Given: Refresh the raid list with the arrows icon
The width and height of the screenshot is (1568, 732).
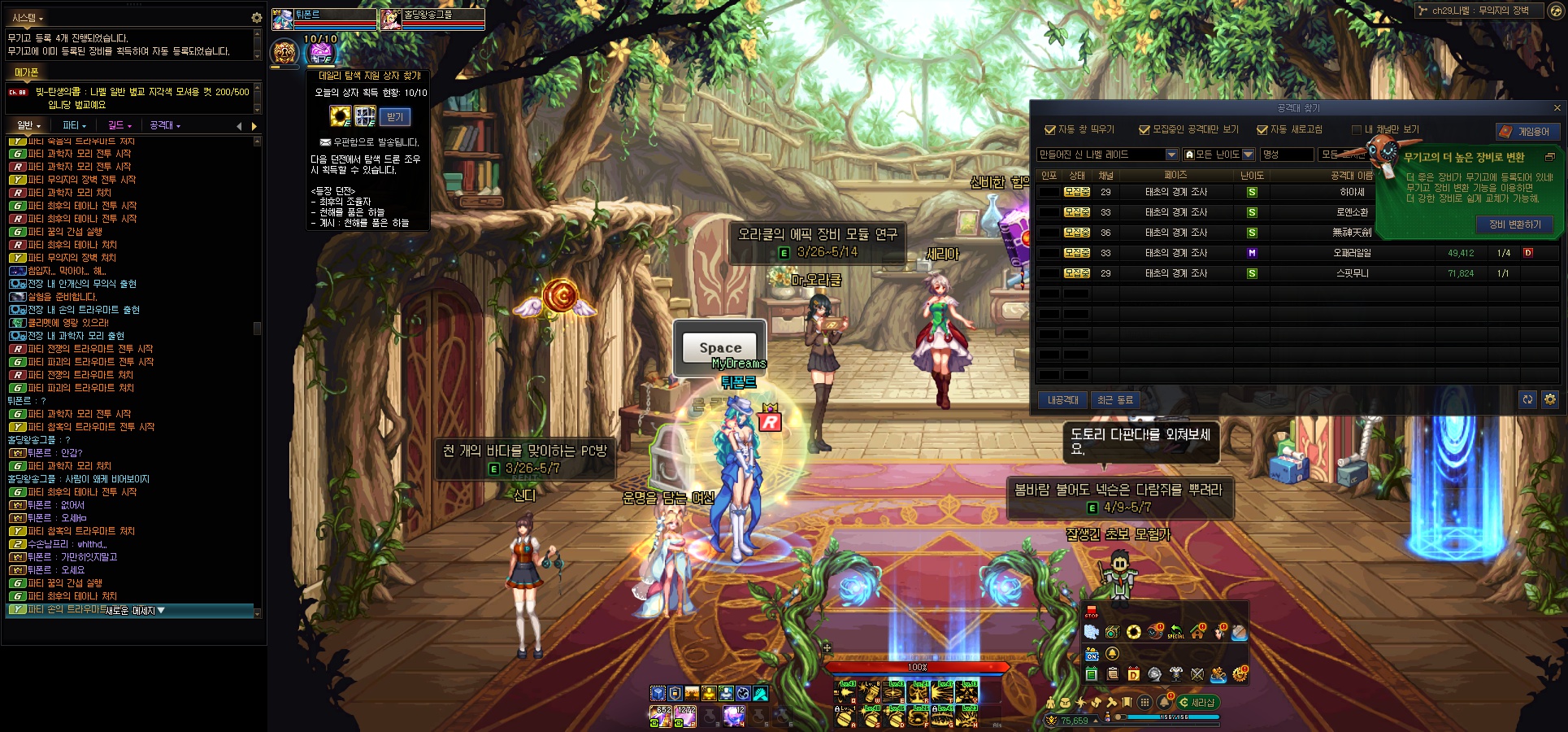Looking at the screenshot, I should [1527, 399].
